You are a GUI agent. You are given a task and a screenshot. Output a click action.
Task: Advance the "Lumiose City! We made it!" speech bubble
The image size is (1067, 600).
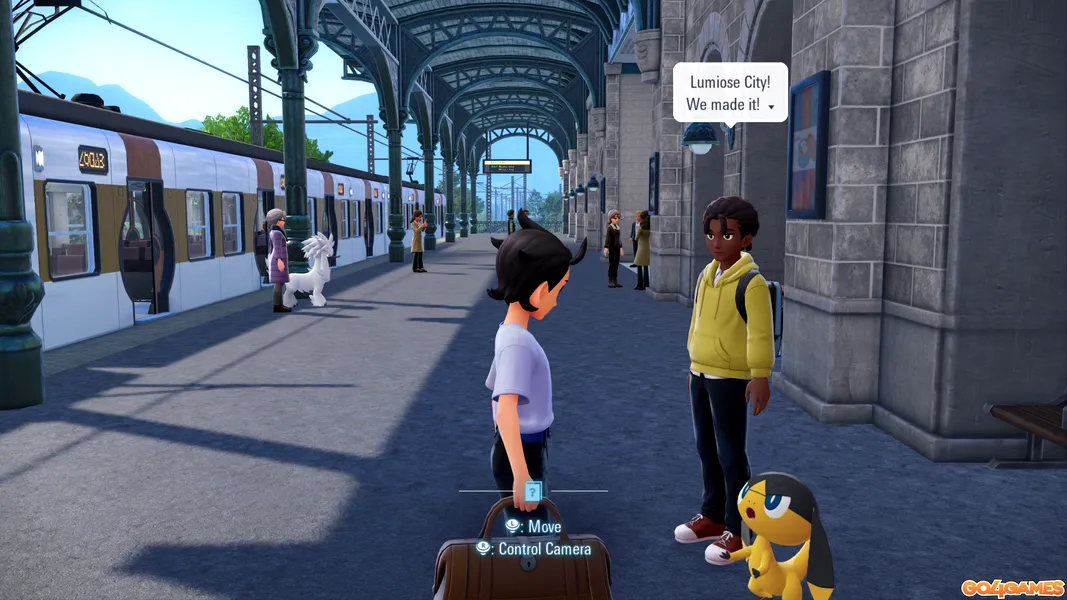(771, 106)
